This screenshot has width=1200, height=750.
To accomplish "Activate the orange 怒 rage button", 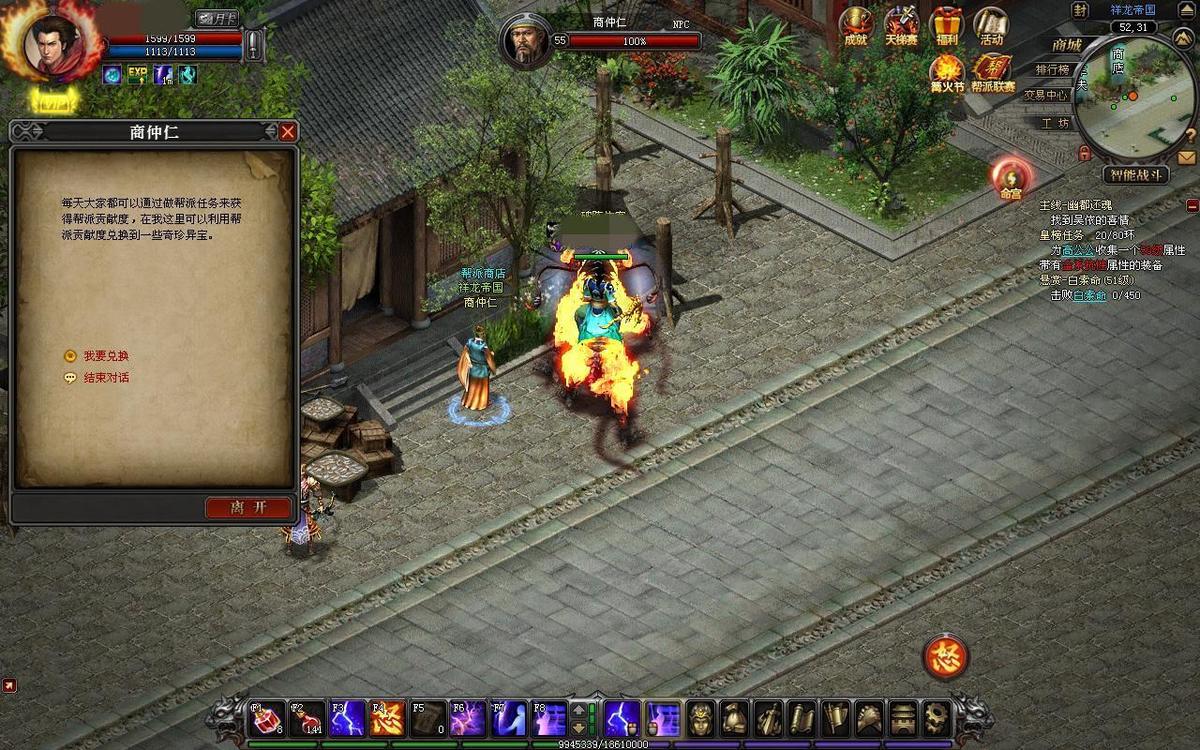I will tap(944, 656).
